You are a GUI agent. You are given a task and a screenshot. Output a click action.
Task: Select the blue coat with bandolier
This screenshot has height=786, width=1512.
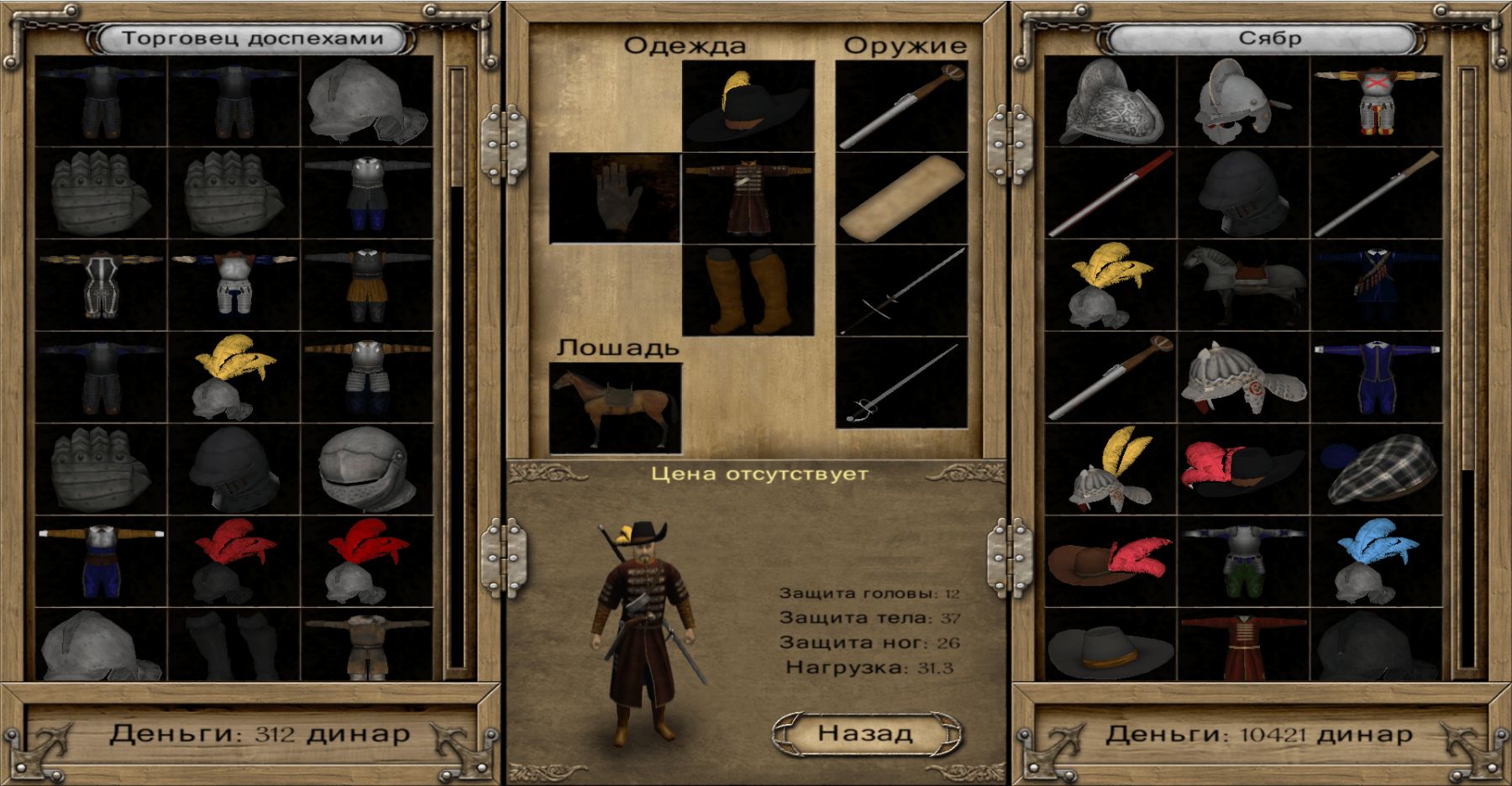point(1376,286)
